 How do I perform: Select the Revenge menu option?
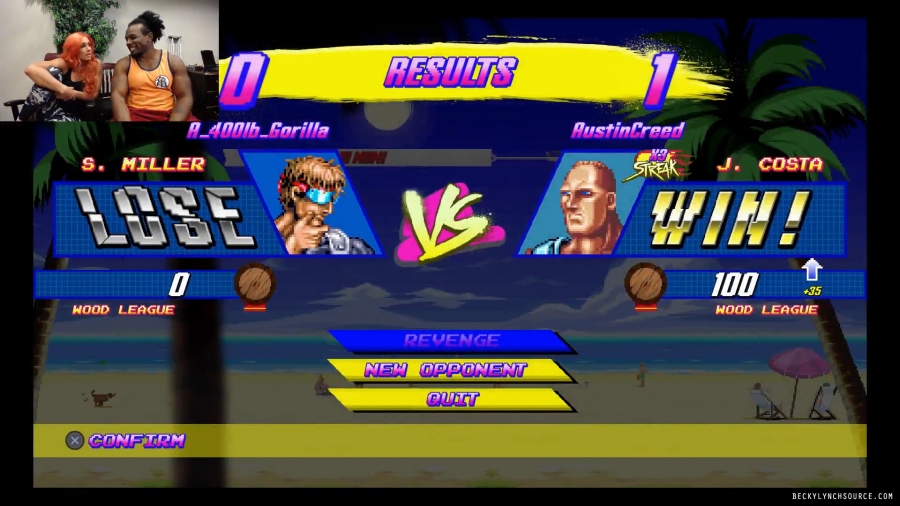coord(451,341)
